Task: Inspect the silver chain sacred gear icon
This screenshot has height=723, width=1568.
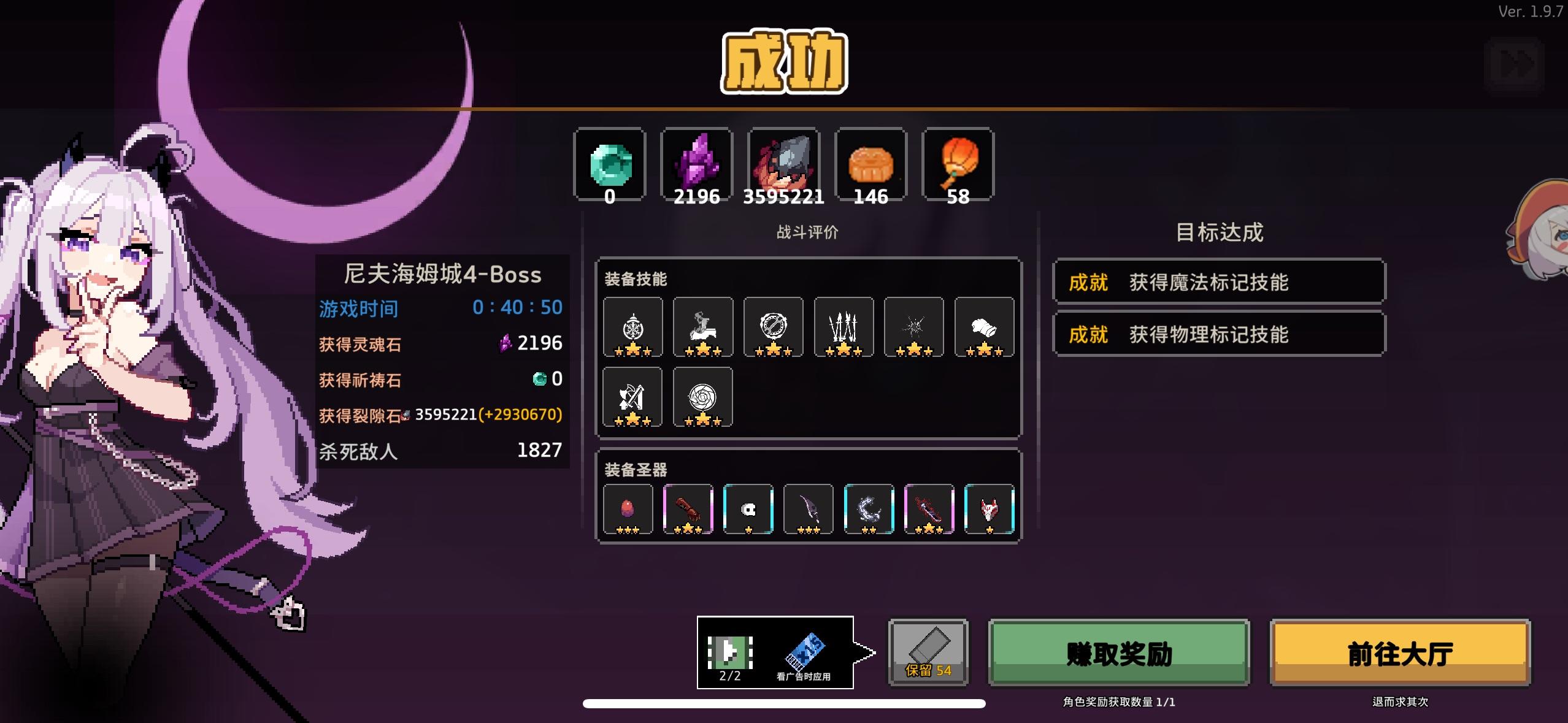Action: pos(869,508)
